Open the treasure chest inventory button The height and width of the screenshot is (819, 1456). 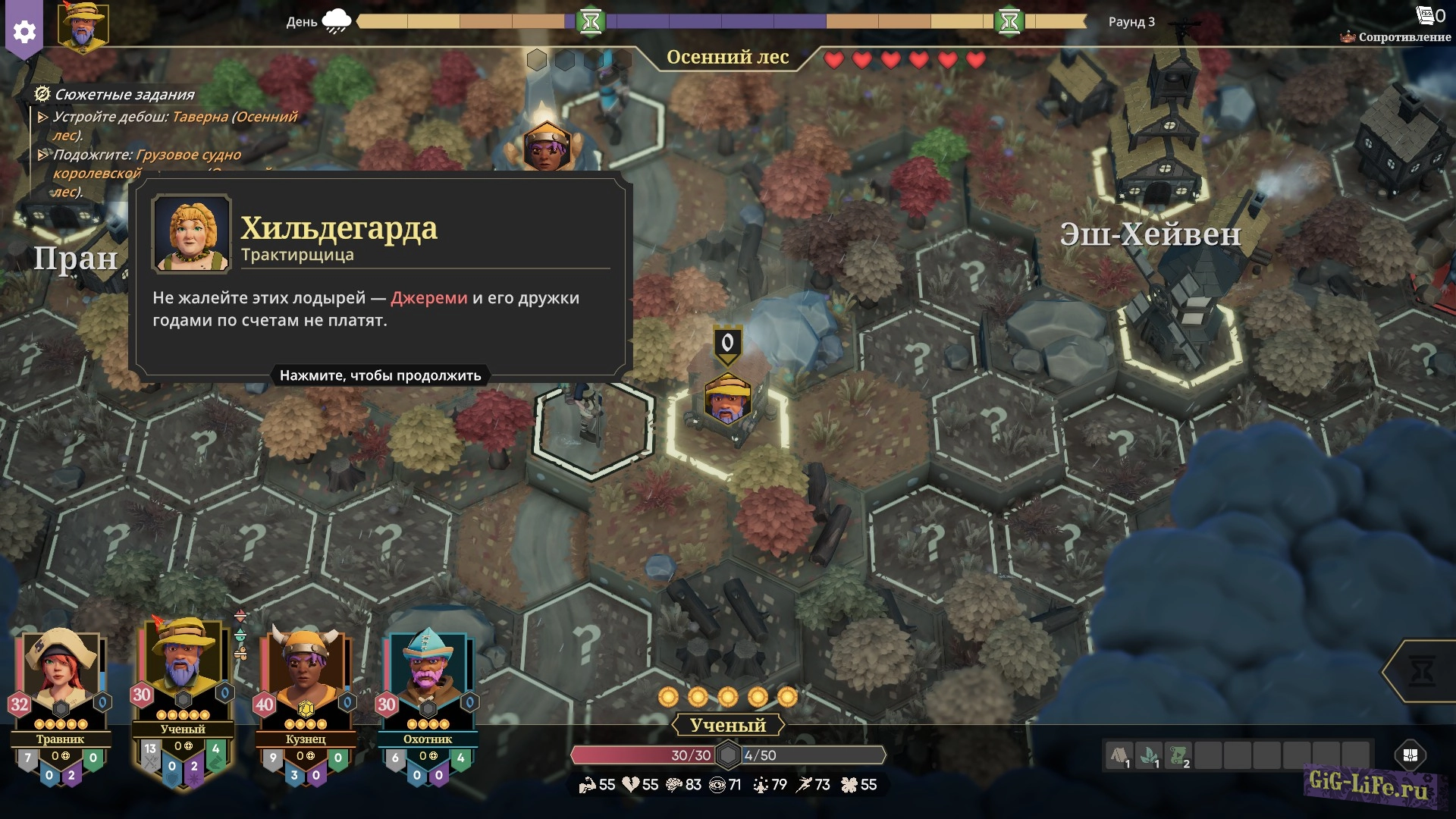[1410, 755]
